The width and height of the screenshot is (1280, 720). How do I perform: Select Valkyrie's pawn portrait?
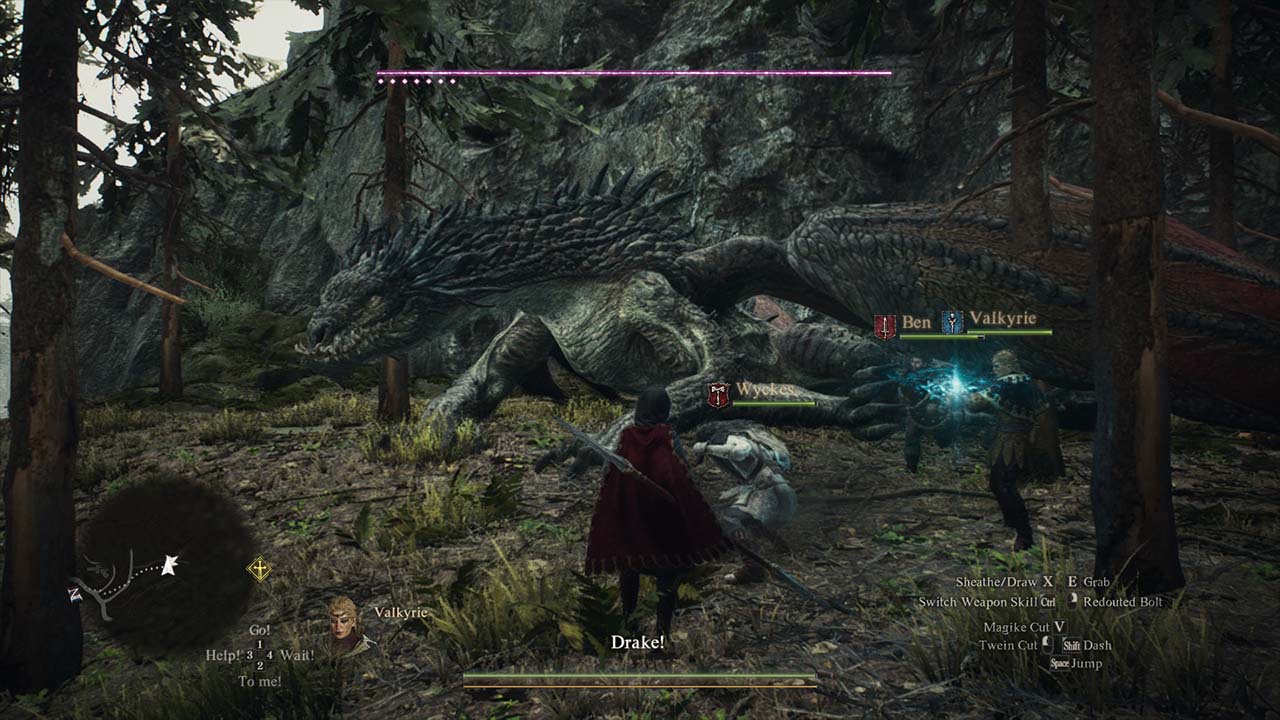pos(345,623)
